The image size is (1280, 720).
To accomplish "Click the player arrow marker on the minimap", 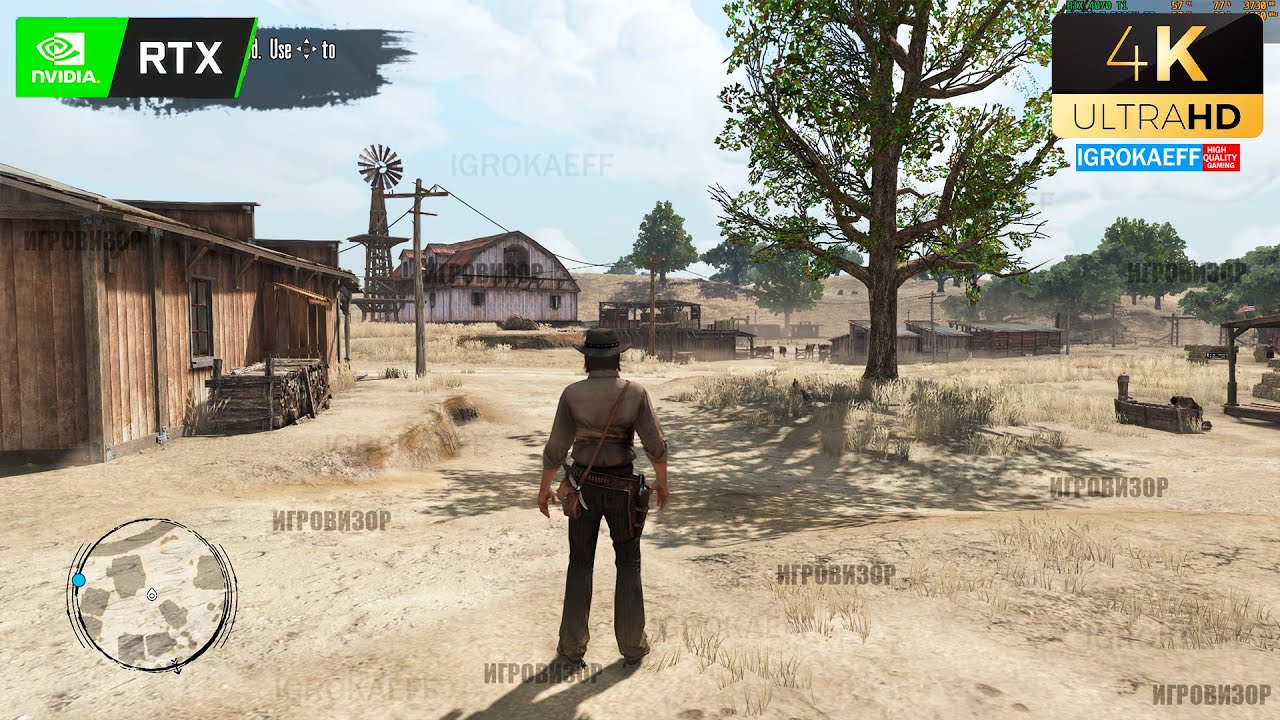I will (176, 665).
